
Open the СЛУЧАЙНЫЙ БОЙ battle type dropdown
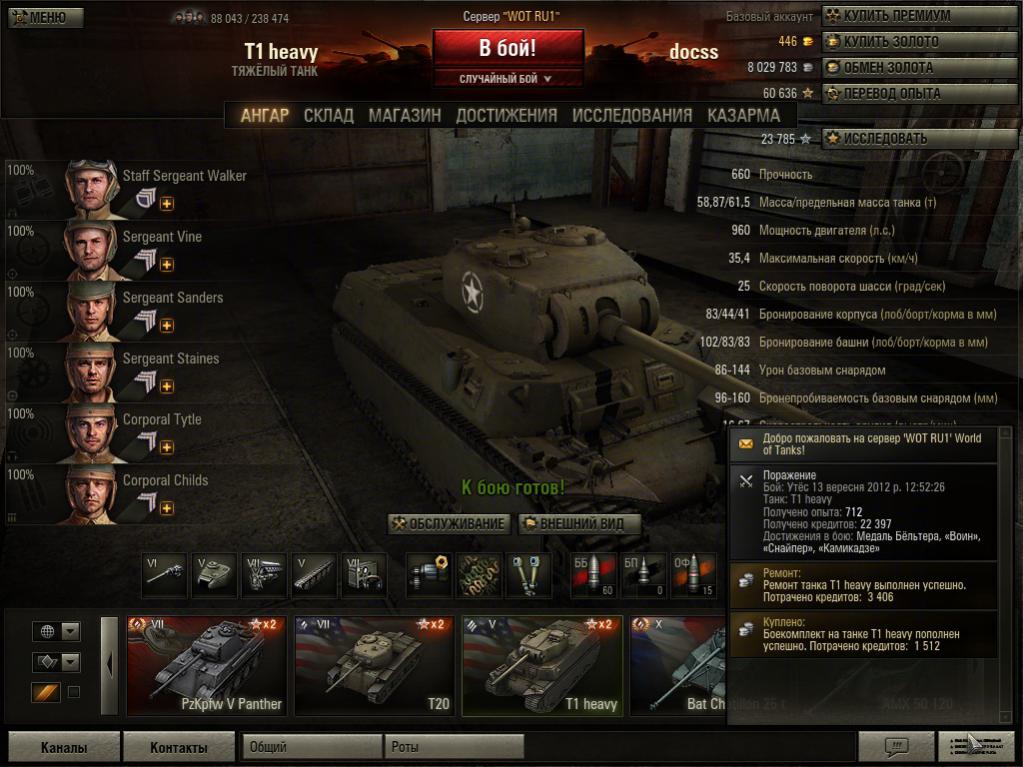(507, 78)
